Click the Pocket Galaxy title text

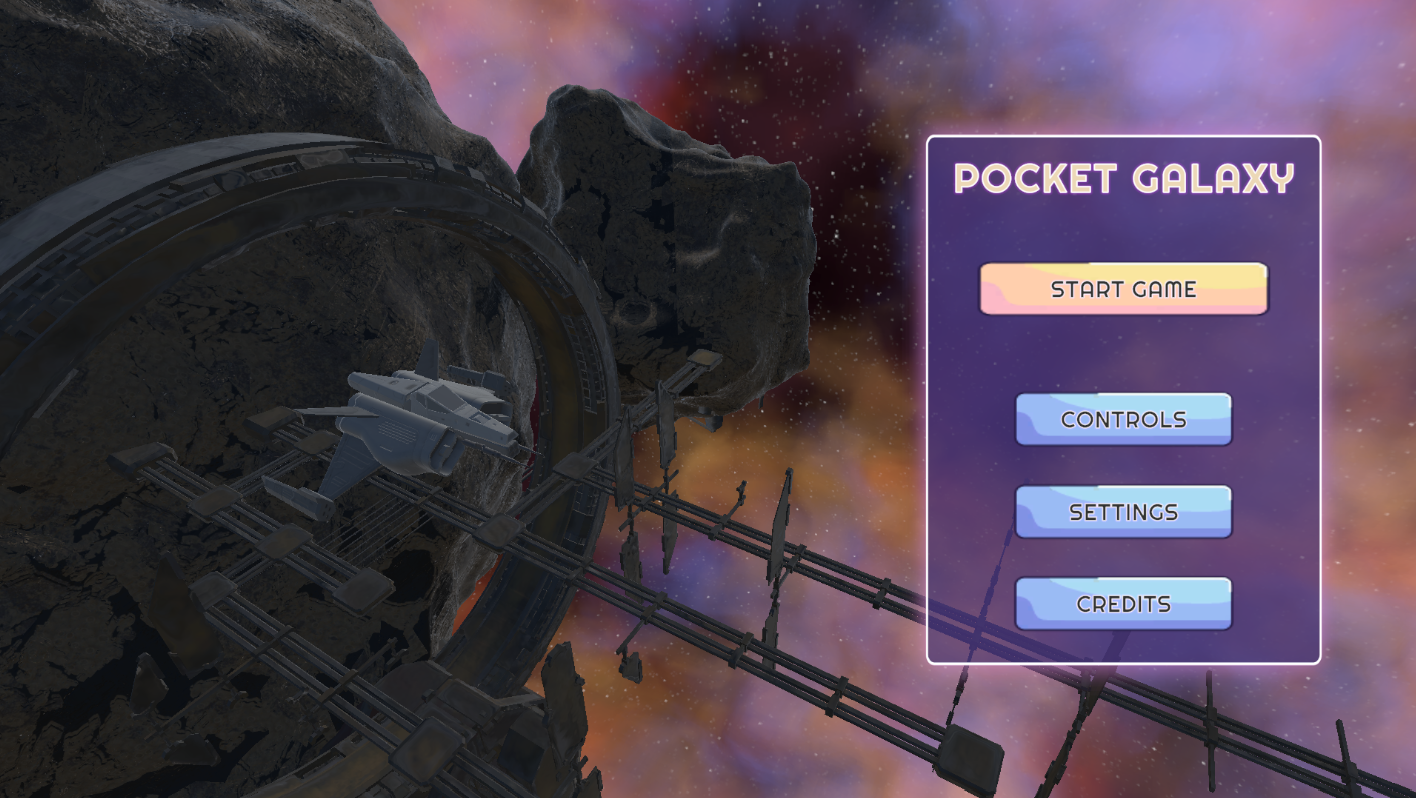[x=1122, y=180]
